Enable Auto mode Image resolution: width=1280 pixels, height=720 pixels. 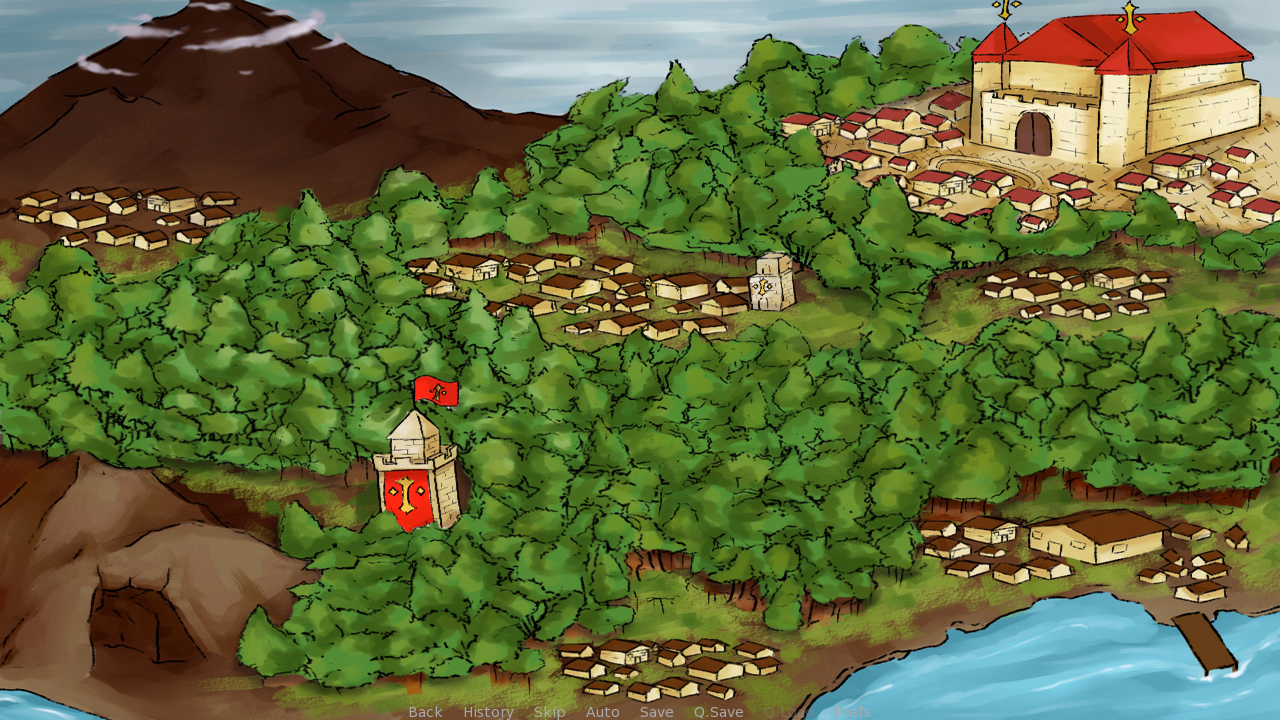602,712
